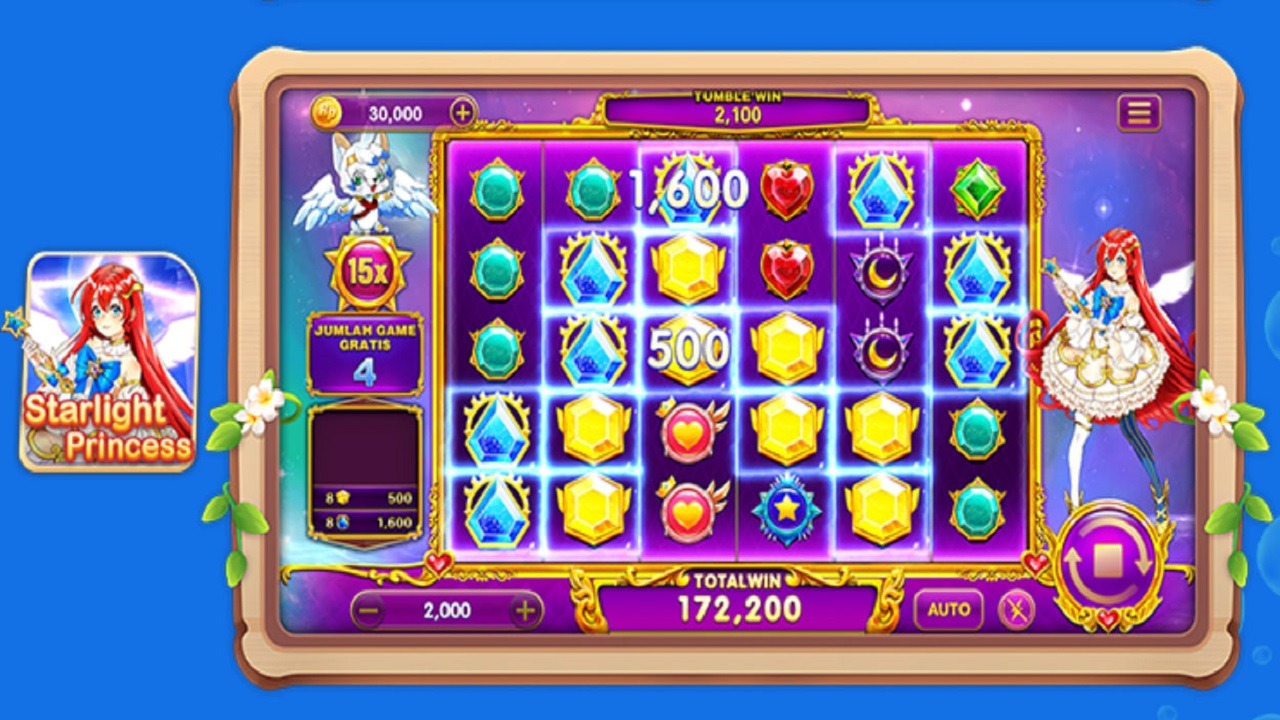Viewport: 1280px width, 720px height.
Task: Increase the bet amount with plus
Action: click(524, 610)
